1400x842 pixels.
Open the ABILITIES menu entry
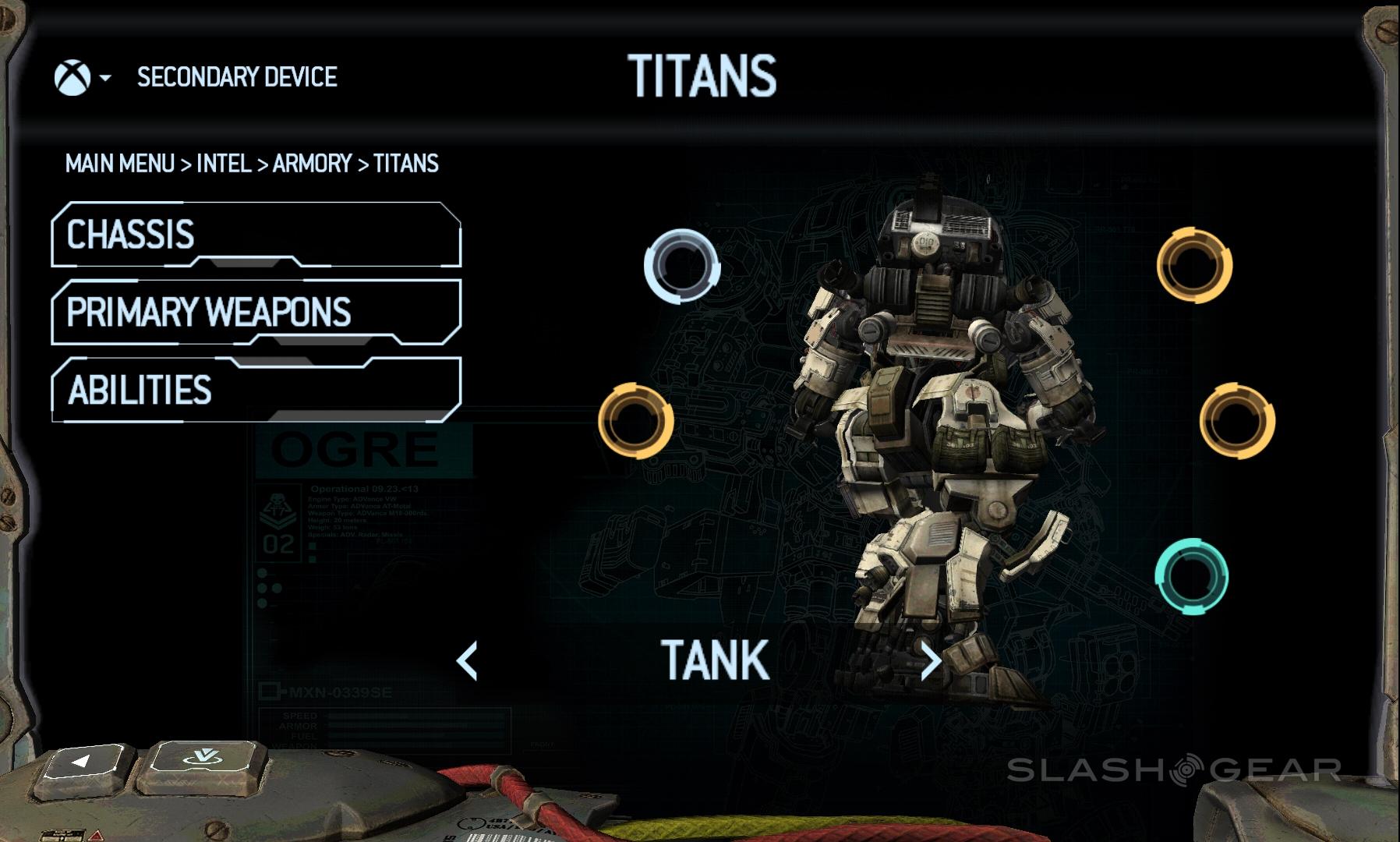256,390
